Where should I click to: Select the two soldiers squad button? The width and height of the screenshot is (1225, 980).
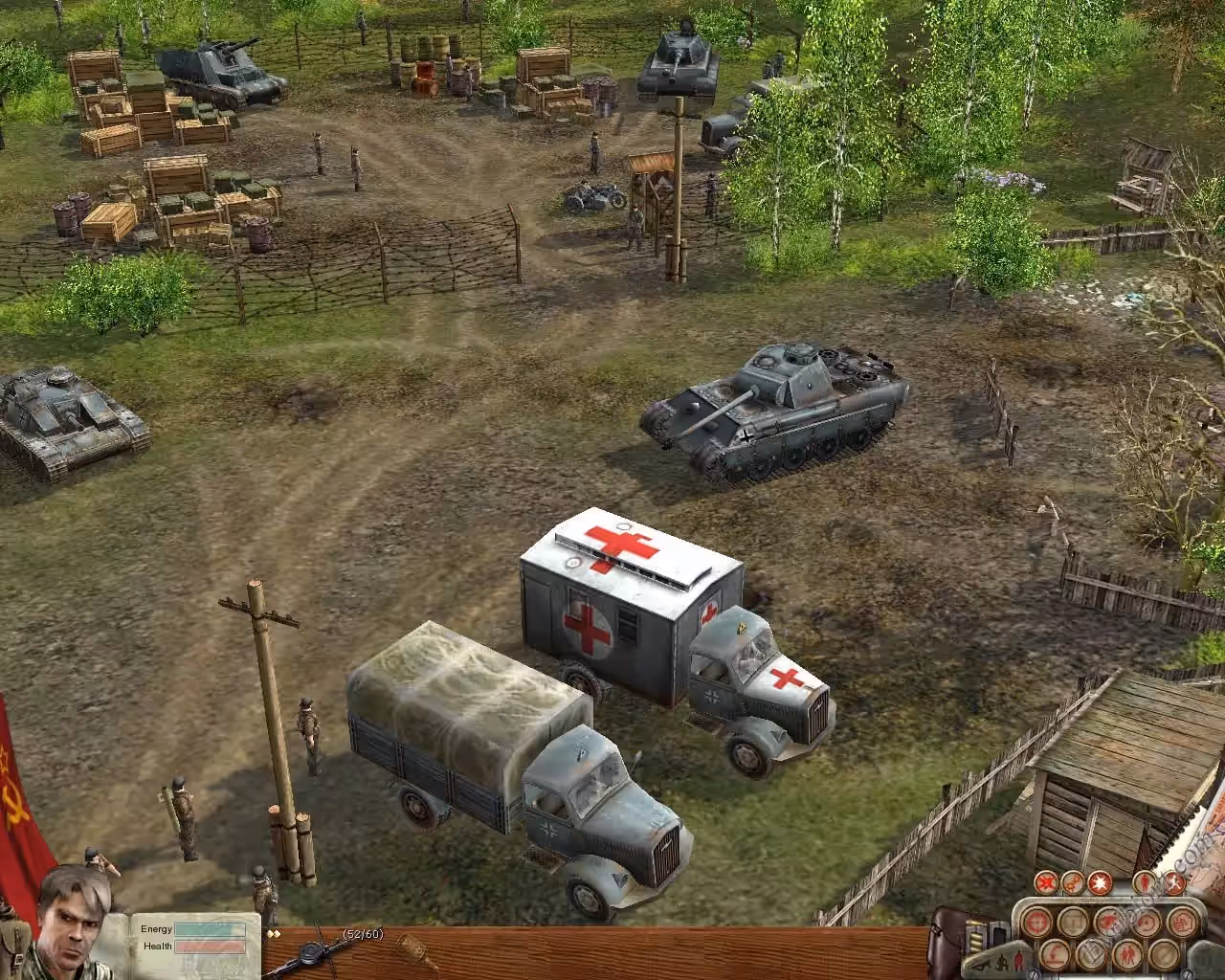1127,955
